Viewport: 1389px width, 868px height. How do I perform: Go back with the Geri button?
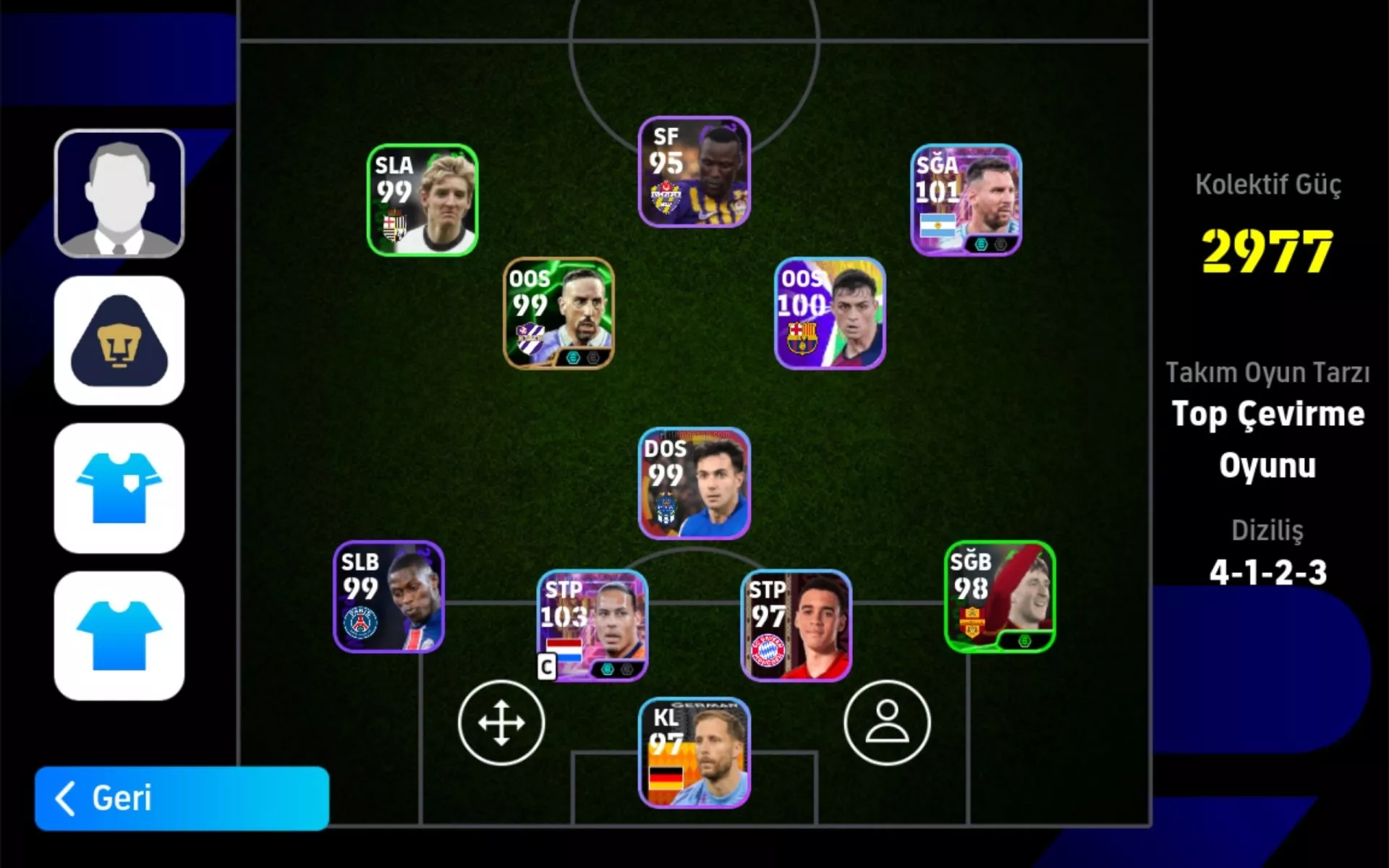click(182, 798)
